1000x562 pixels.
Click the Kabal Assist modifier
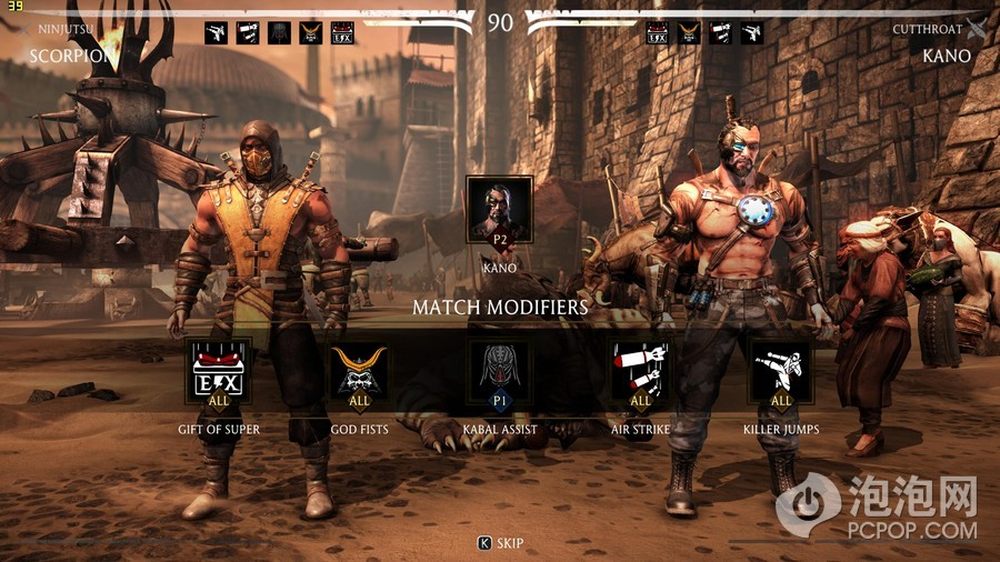click(500, 375)
